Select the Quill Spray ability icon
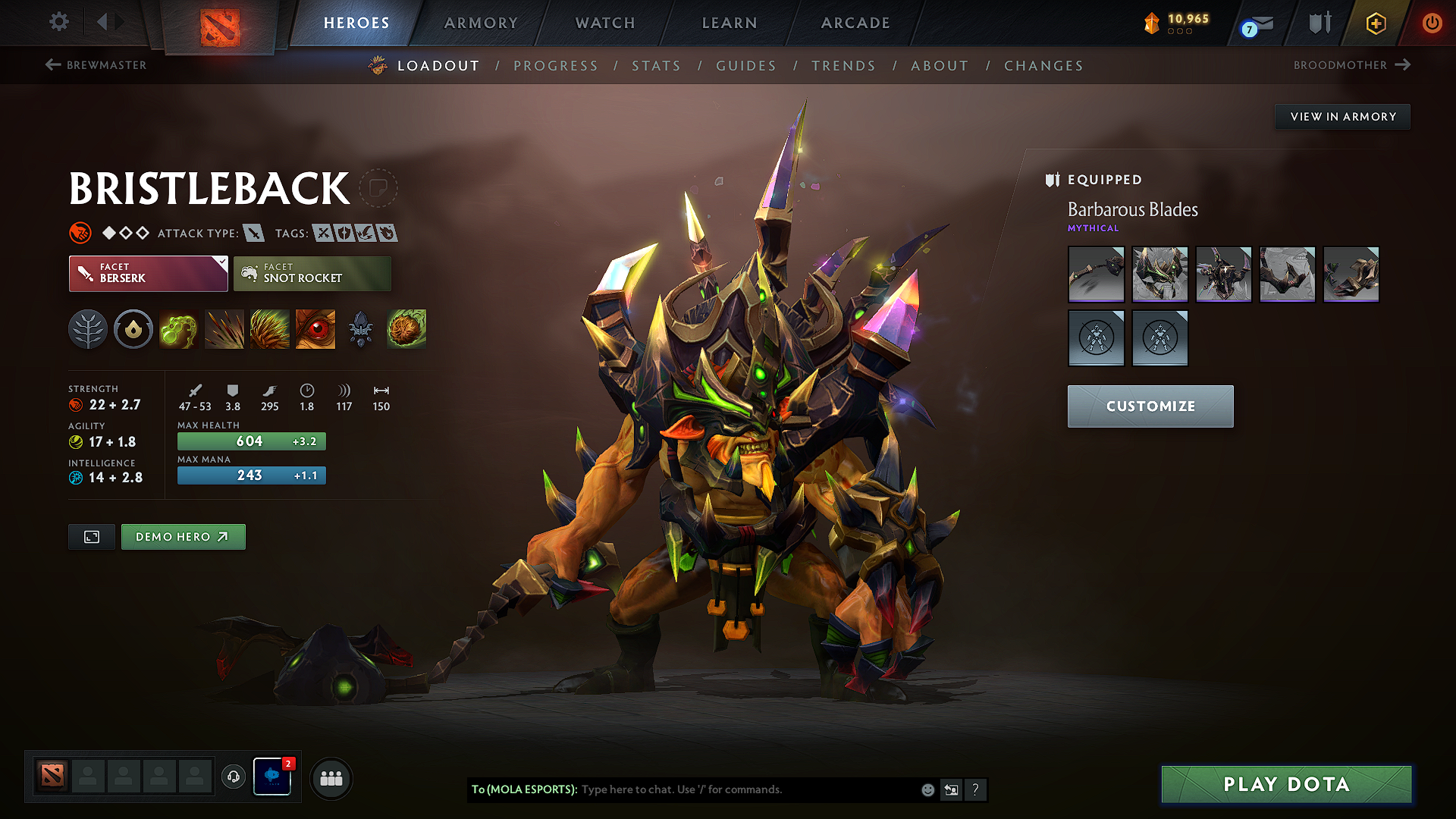The image size is (1456, 819). coord(224,329)
